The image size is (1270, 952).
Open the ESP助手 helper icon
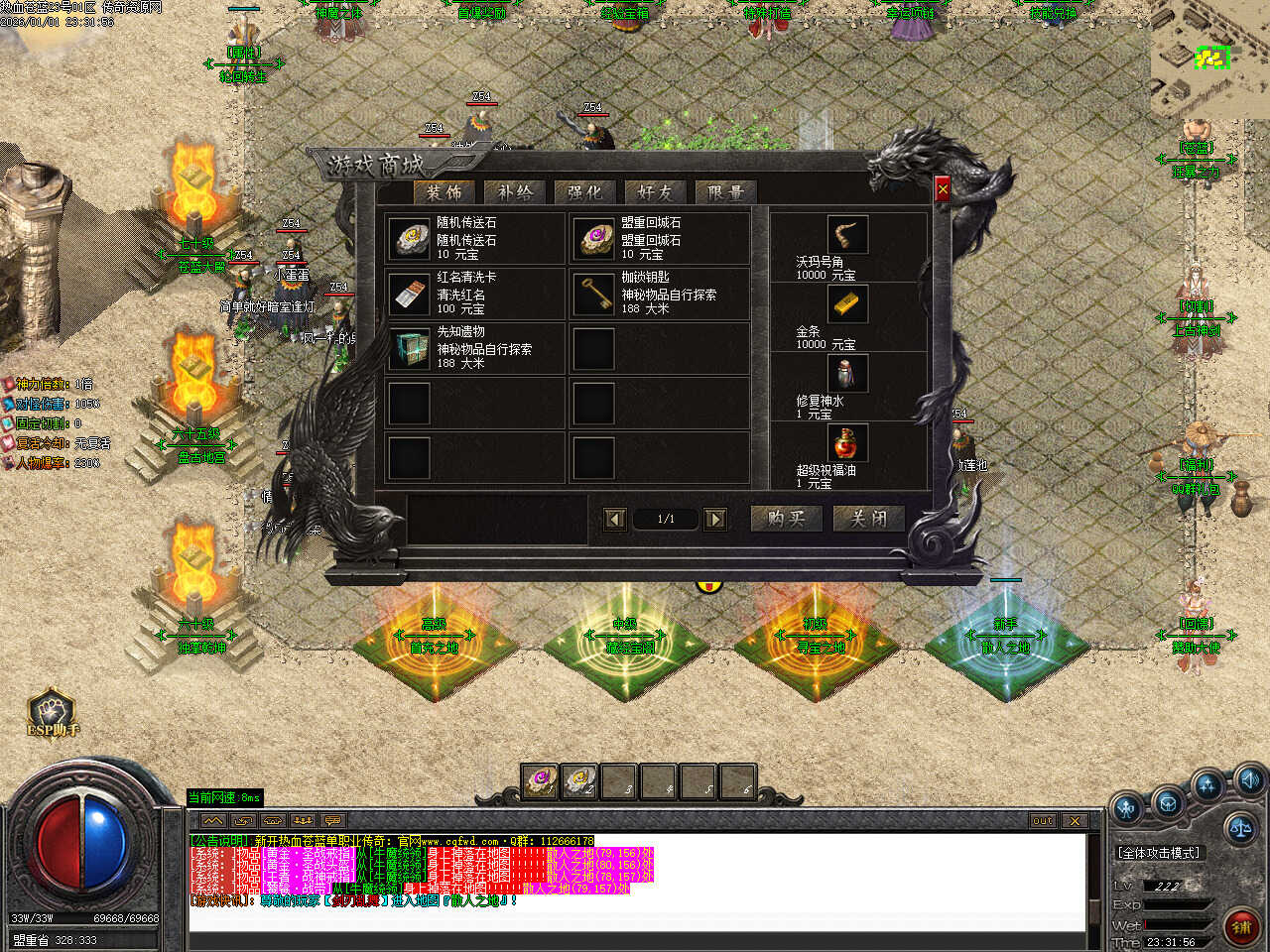(x=52, y=712)
